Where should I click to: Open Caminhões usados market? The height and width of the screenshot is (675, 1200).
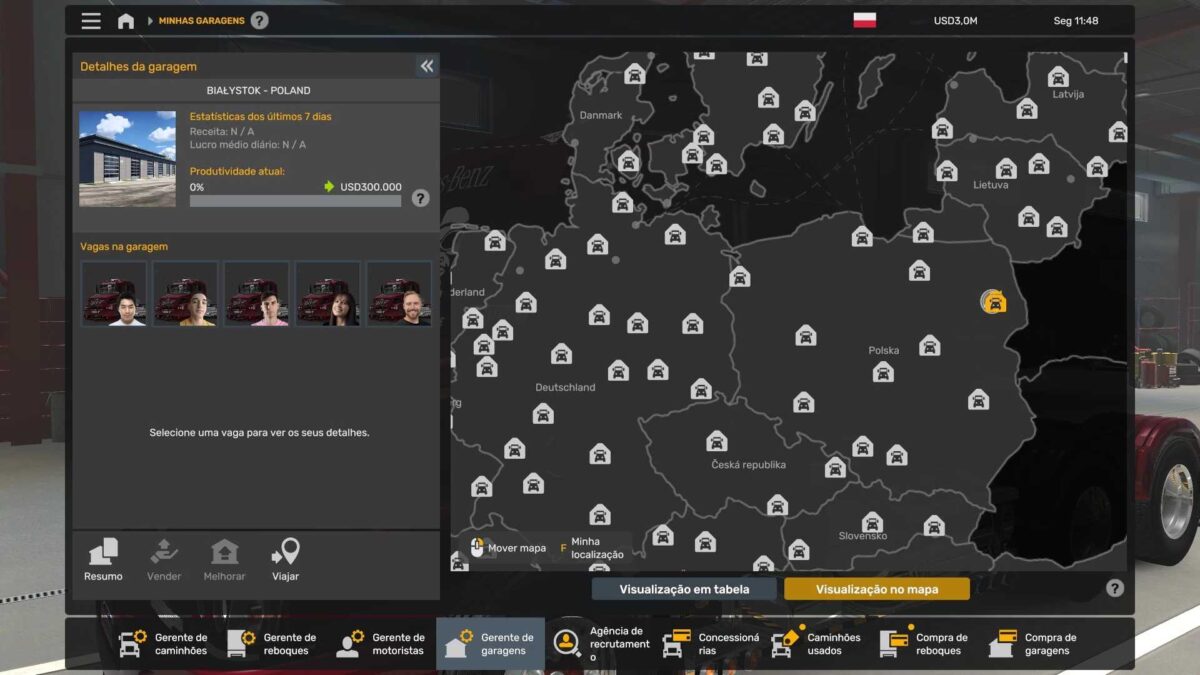click(816, 644)
